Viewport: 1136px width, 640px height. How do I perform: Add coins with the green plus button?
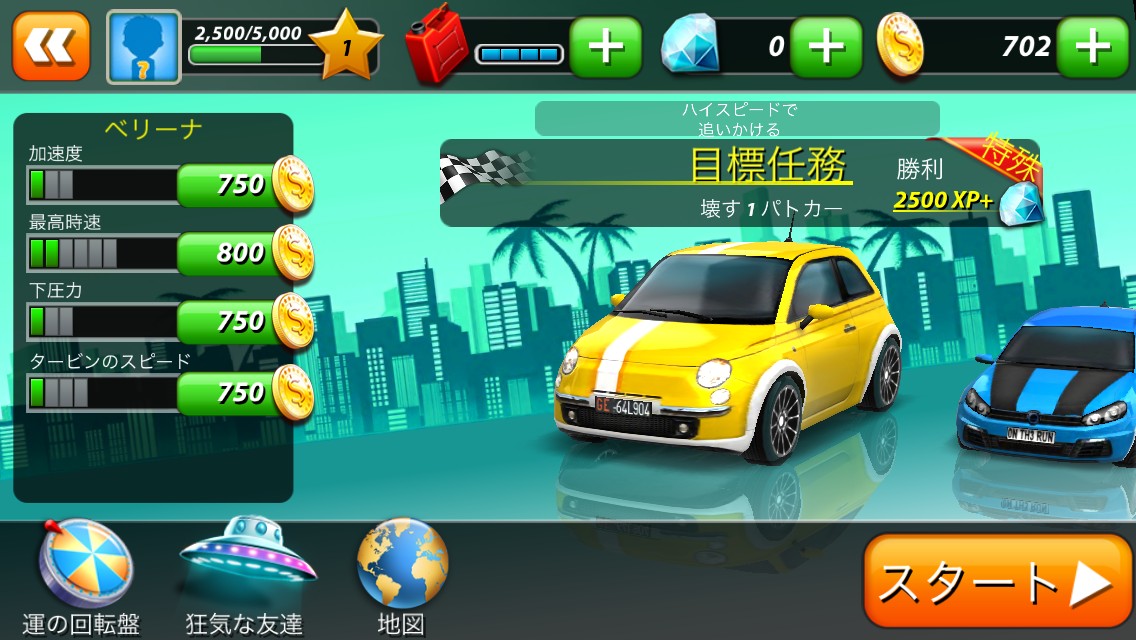(1092, 46)
